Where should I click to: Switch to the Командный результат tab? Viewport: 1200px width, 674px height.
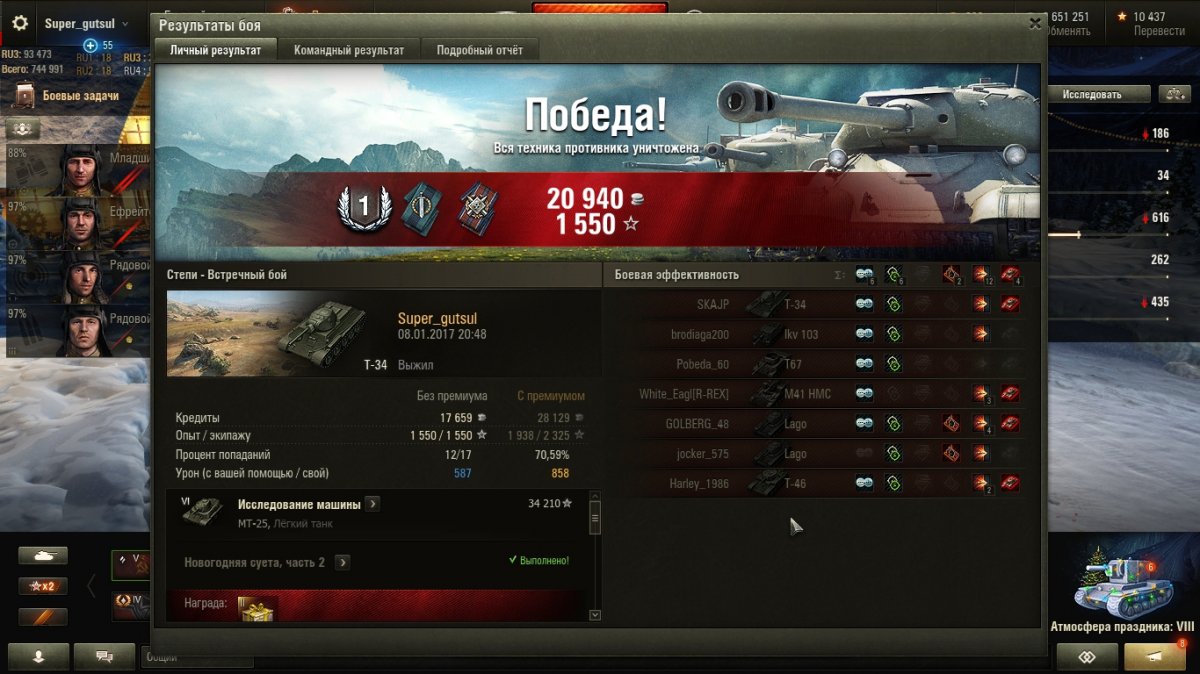[x=349, y=50]
